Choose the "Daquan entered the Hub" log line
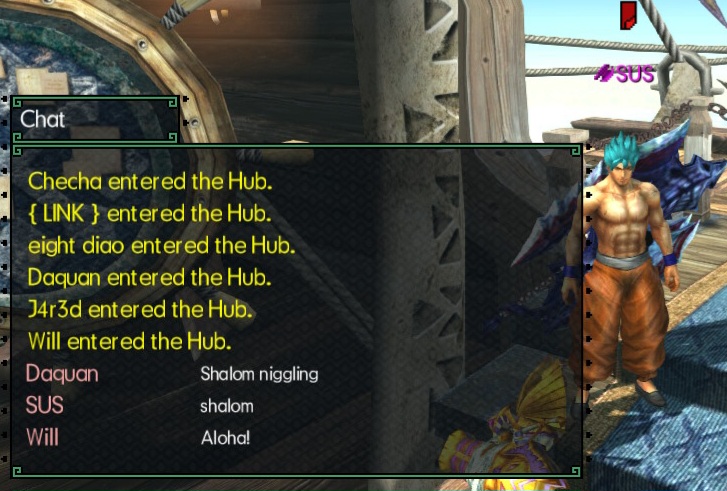The width and height of the screenshot is (727, 491). 150,277
